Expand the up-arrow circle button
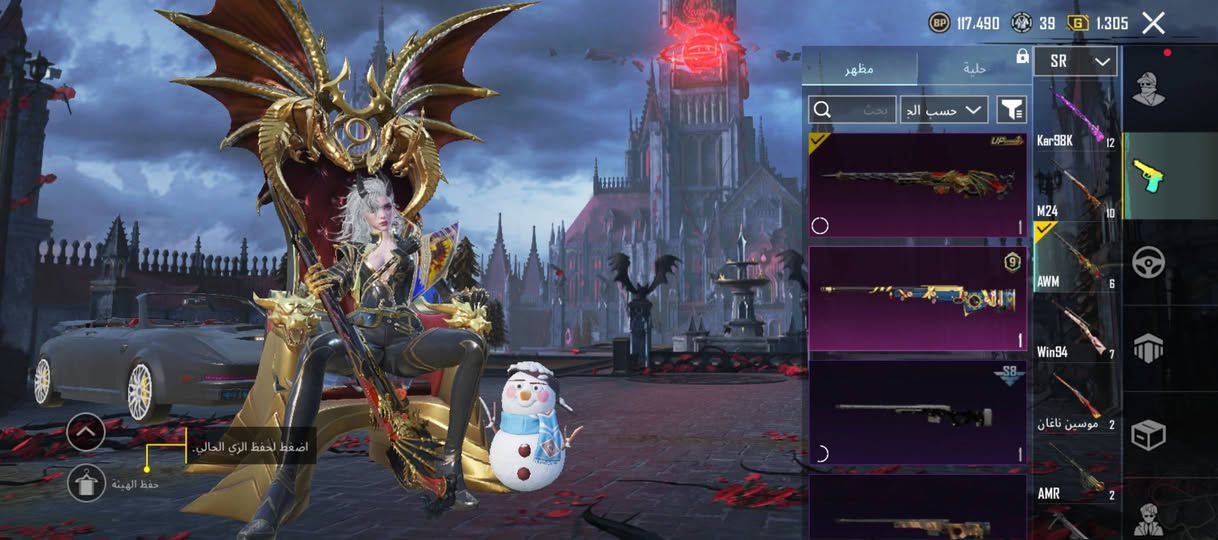 [86, 432]
